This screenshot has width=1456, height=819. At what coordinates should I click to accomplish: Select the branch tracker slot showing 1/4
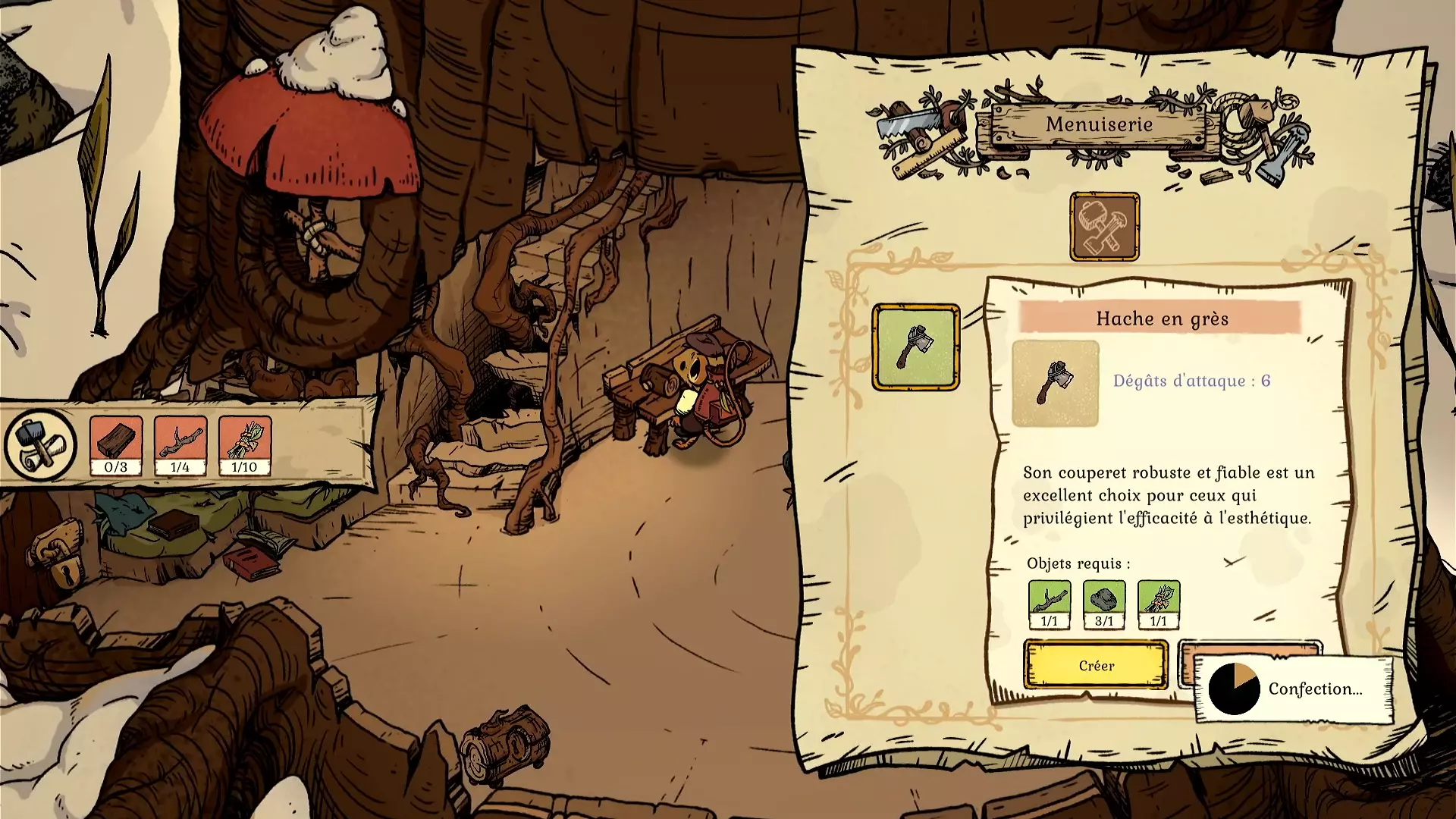(180, 445)
